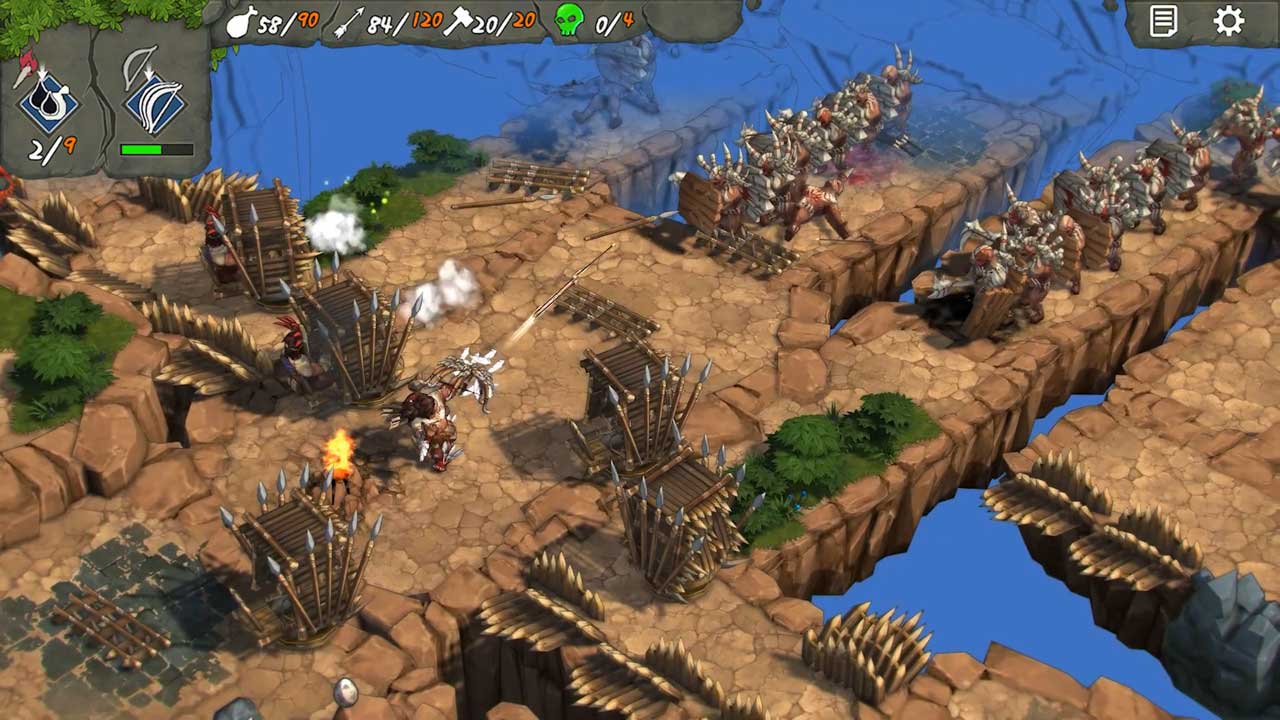The height and width of the screenshot is (720, 1280).
Task: Open the notes page icon
Action: tap(1163, 22)
